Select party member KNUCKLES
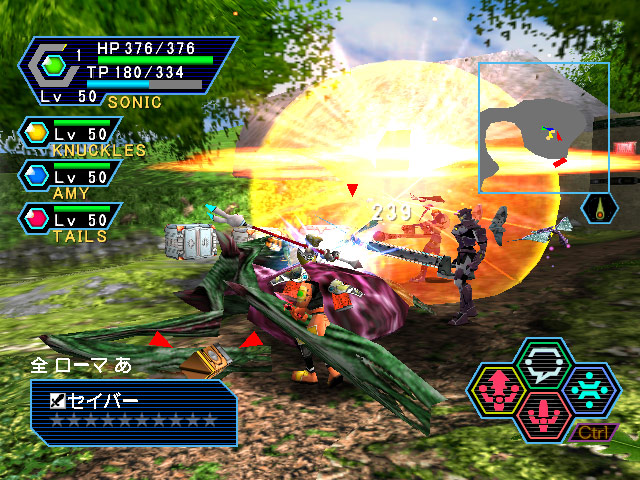 click(x=70, y=136)
